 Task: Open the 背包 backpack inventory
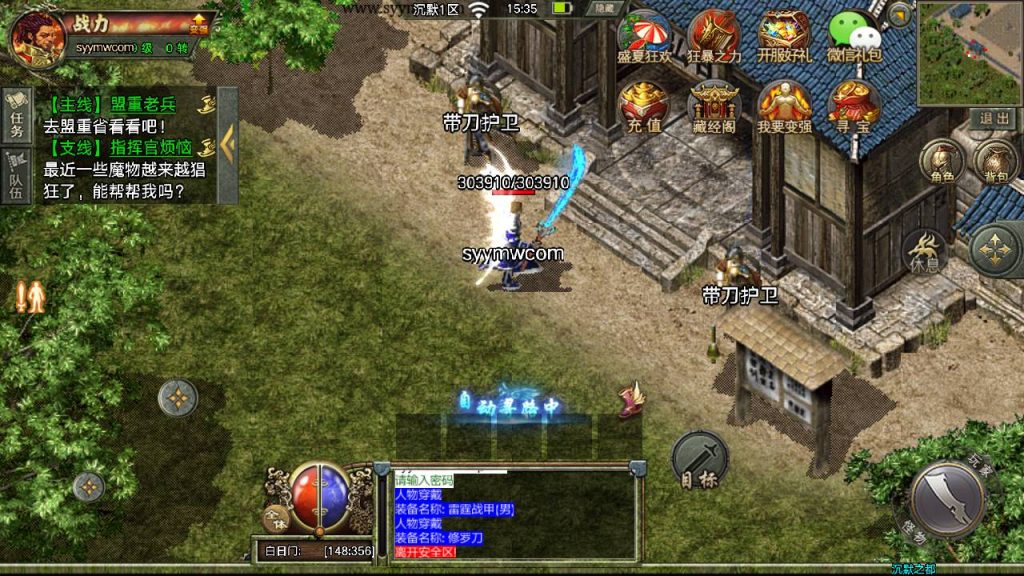996,162
